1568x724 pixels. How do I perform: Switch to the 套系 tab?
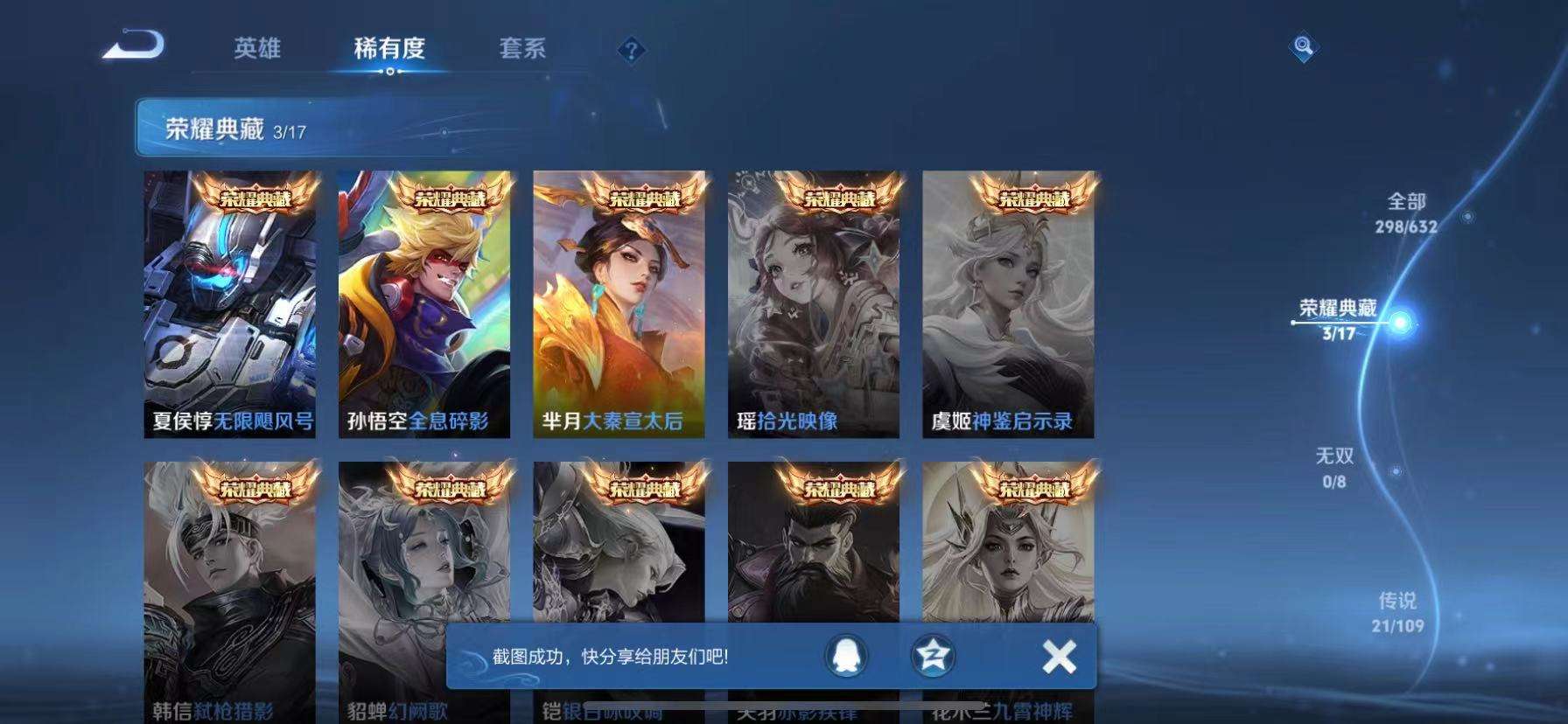[x=521, y=50]
